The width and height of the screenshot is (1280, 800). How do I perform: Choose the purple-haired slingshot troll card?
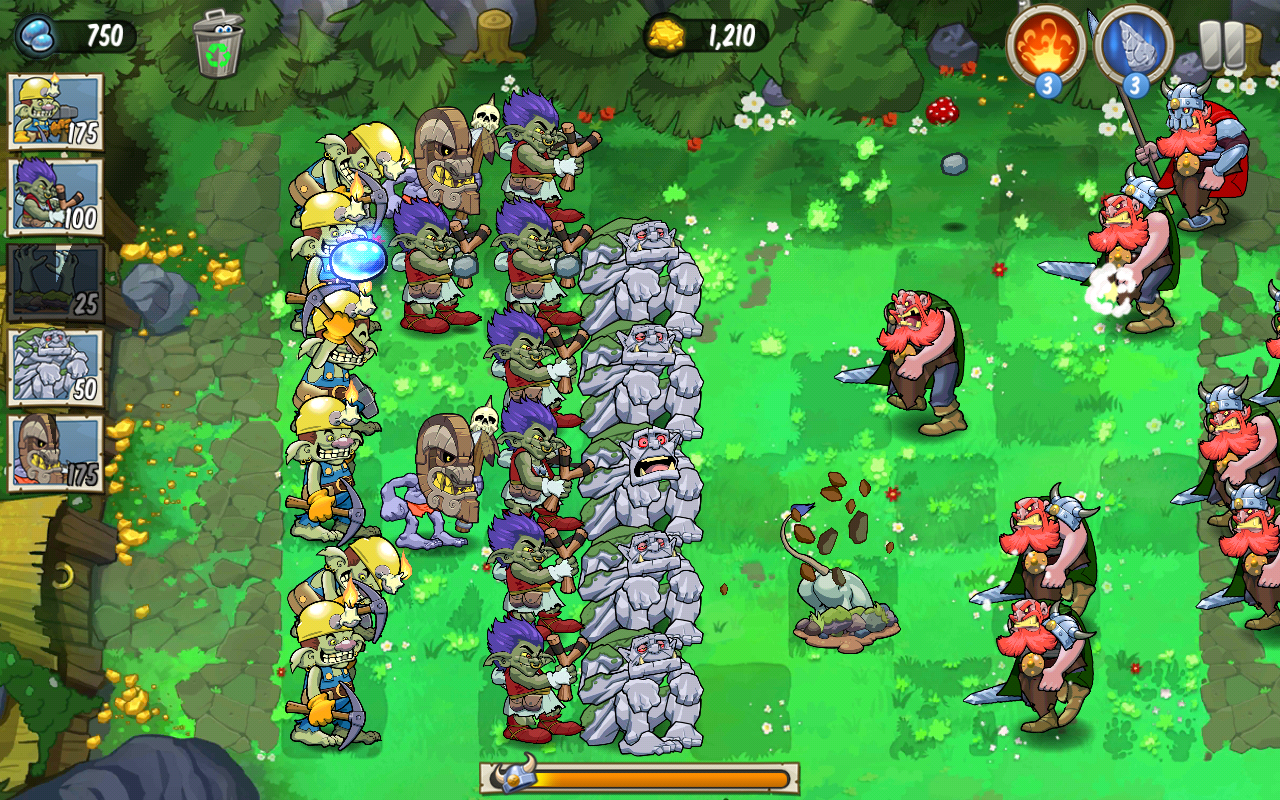(x=56, y=196)
